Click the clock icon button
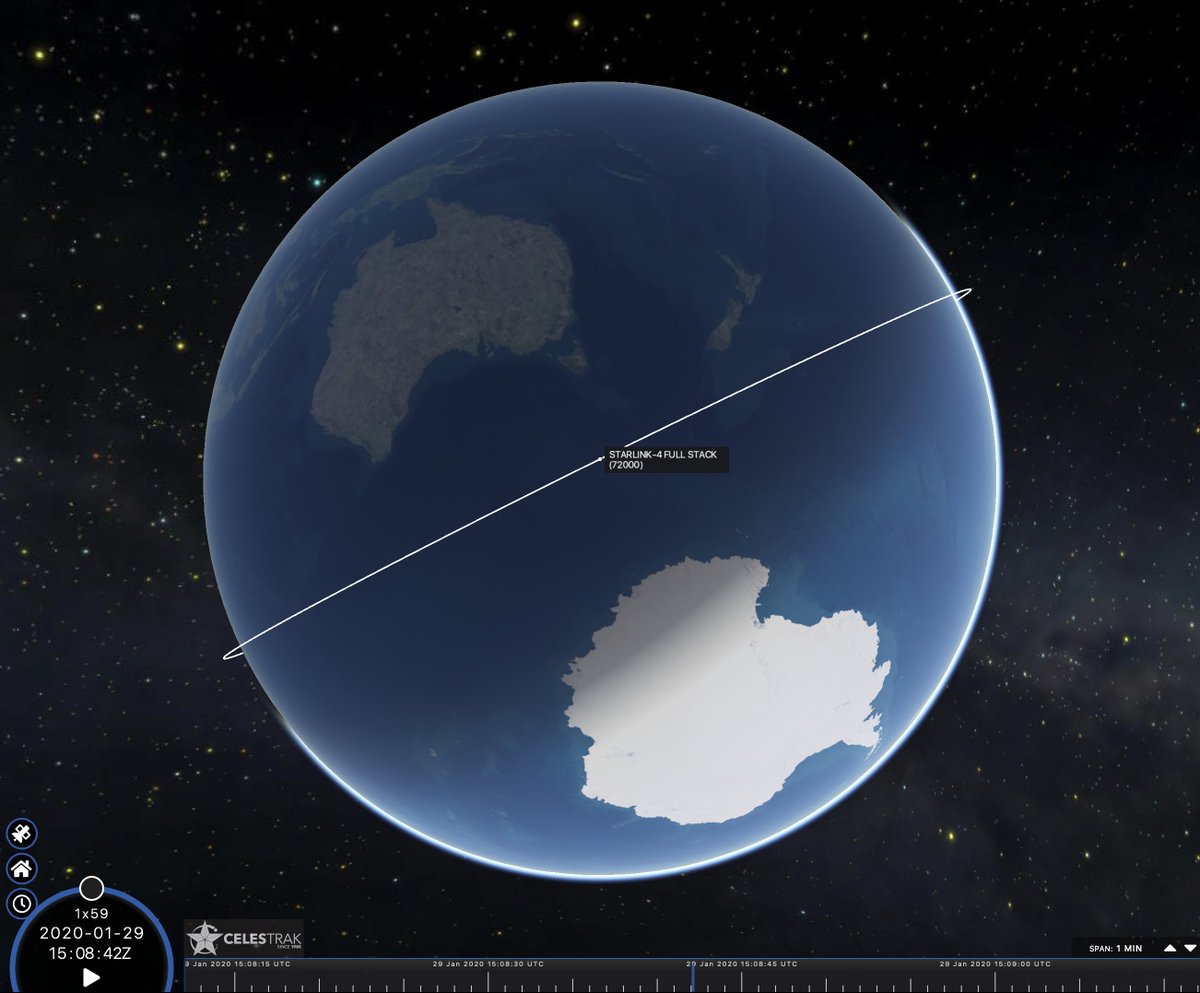The width and height of the screenshot is (1200, 993). [x=21, y=904]
